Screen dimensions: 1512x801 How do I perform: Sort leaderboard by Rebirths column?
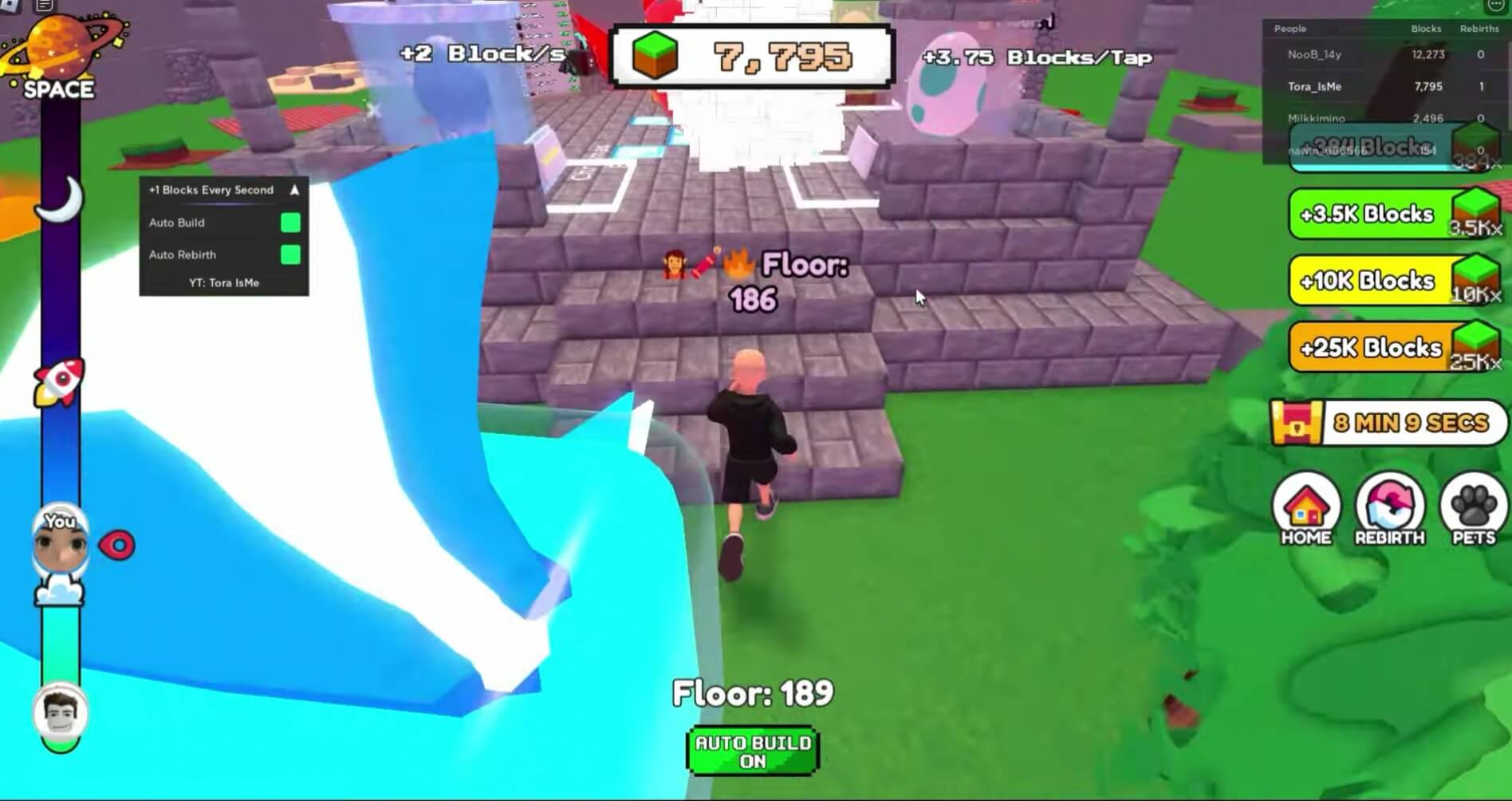point(1480,29)
